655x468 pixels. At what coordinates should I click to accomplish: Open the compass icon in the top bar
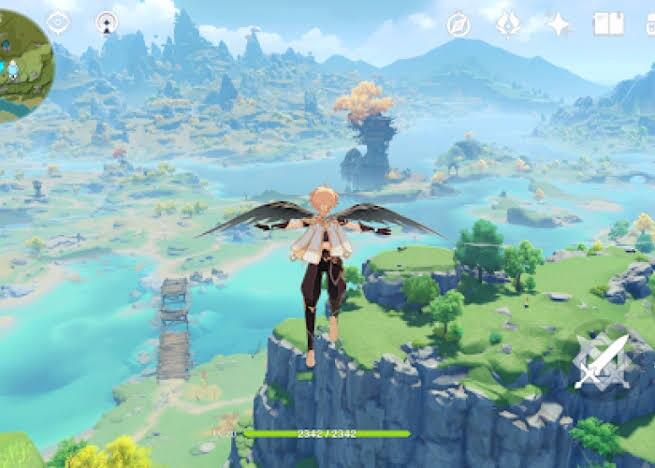[459, 25]
